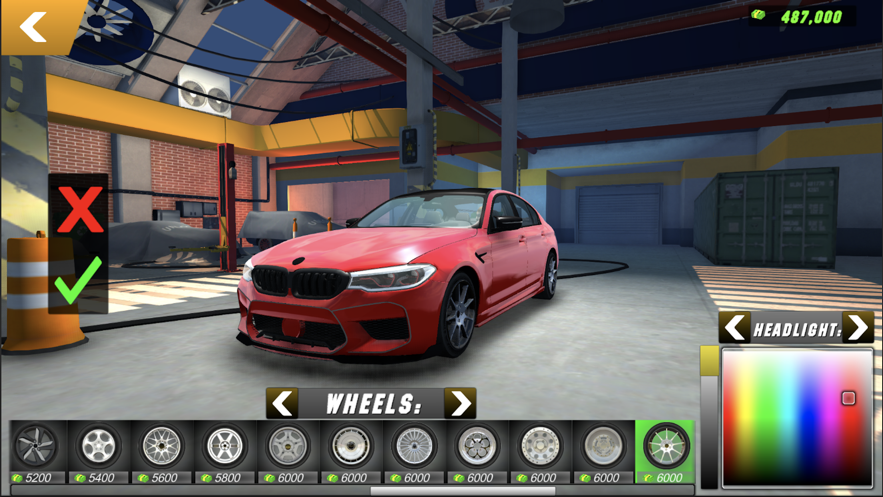The image size is (883, 497).
Task: Cancel changes with the red X
Action: point(79,210)
